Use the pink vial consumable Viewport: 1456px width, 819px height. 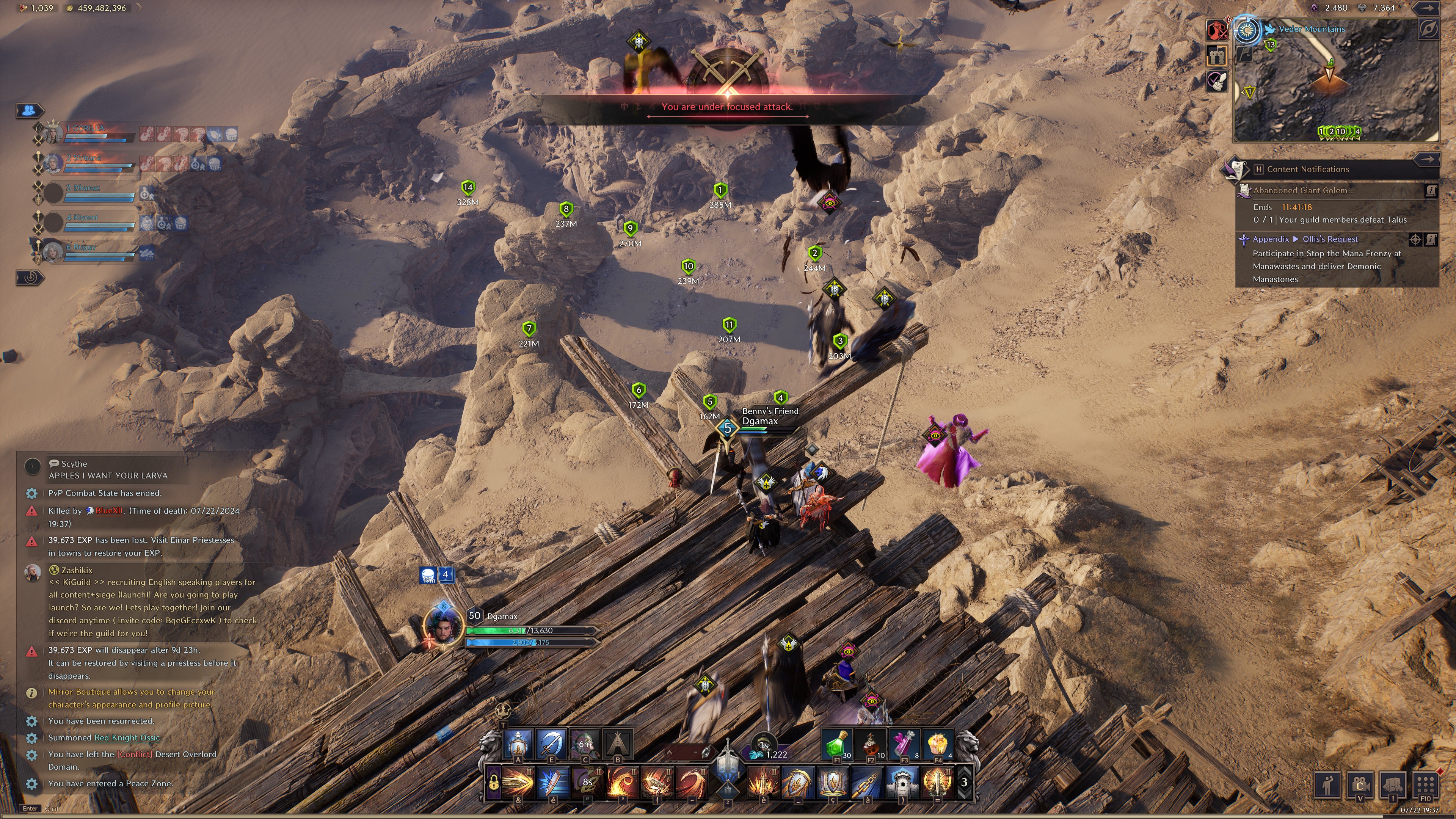pyautogui.click(x=904, y=744)
